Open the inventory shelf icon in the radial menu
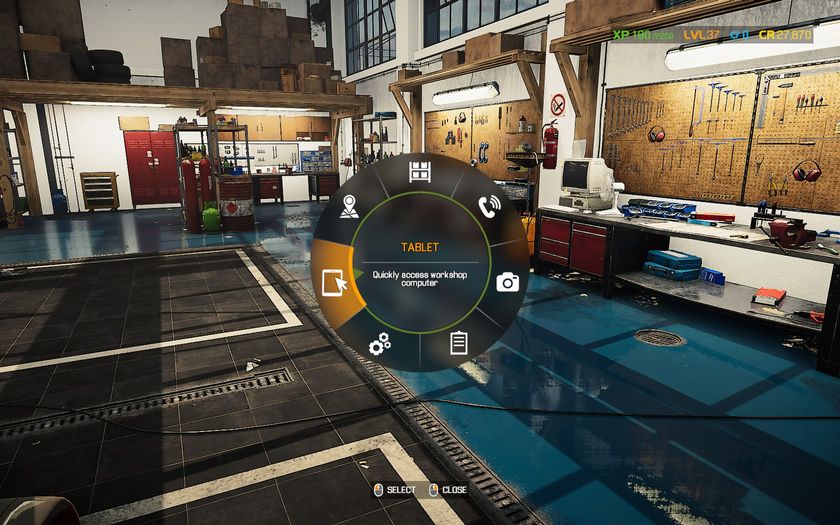This screenshot has width=840, height=525. pos(420,171)
